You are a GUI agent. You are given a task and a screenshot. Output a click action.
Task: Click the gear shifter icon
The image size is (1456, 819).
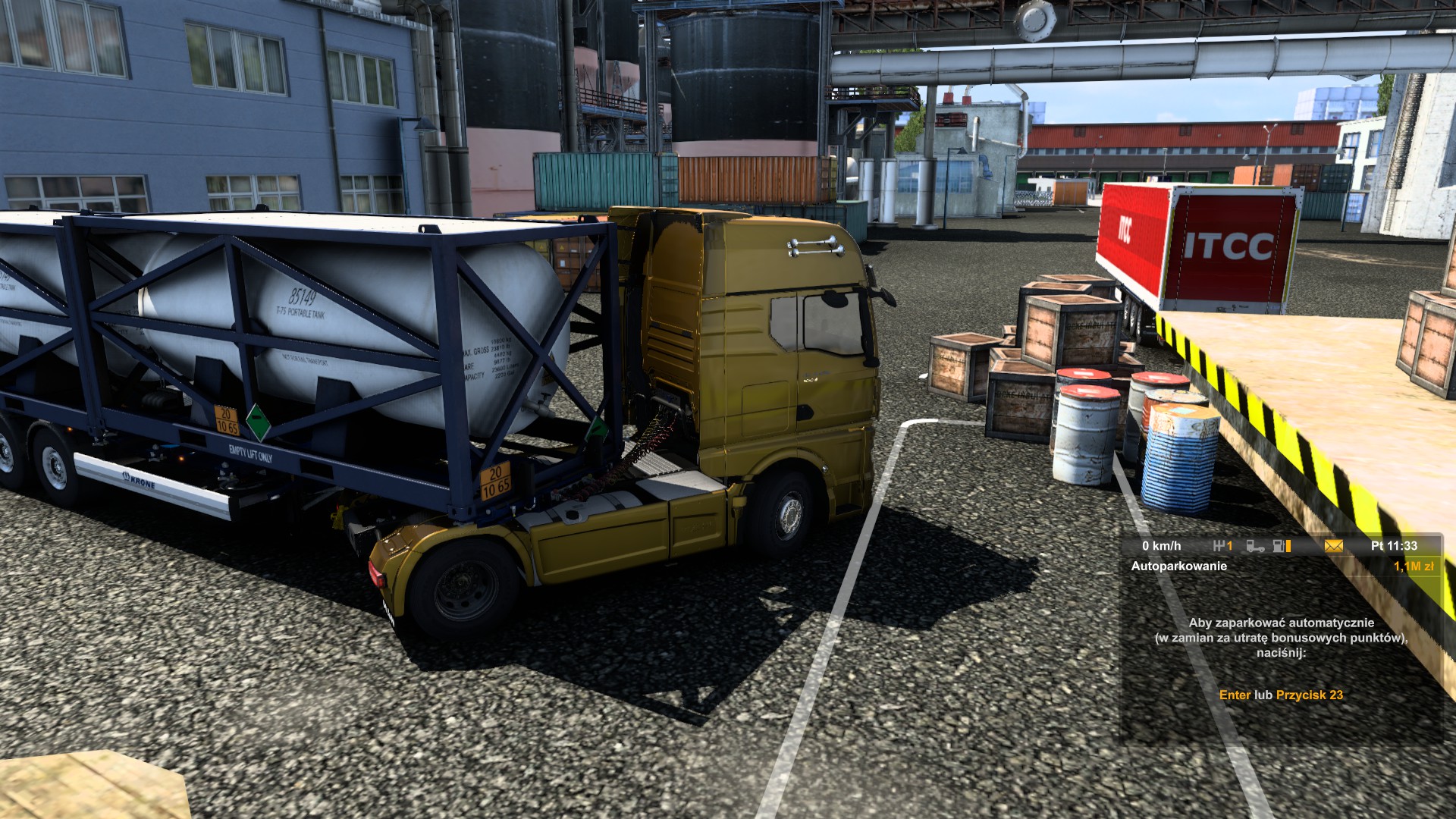(x=1219, y=546)
